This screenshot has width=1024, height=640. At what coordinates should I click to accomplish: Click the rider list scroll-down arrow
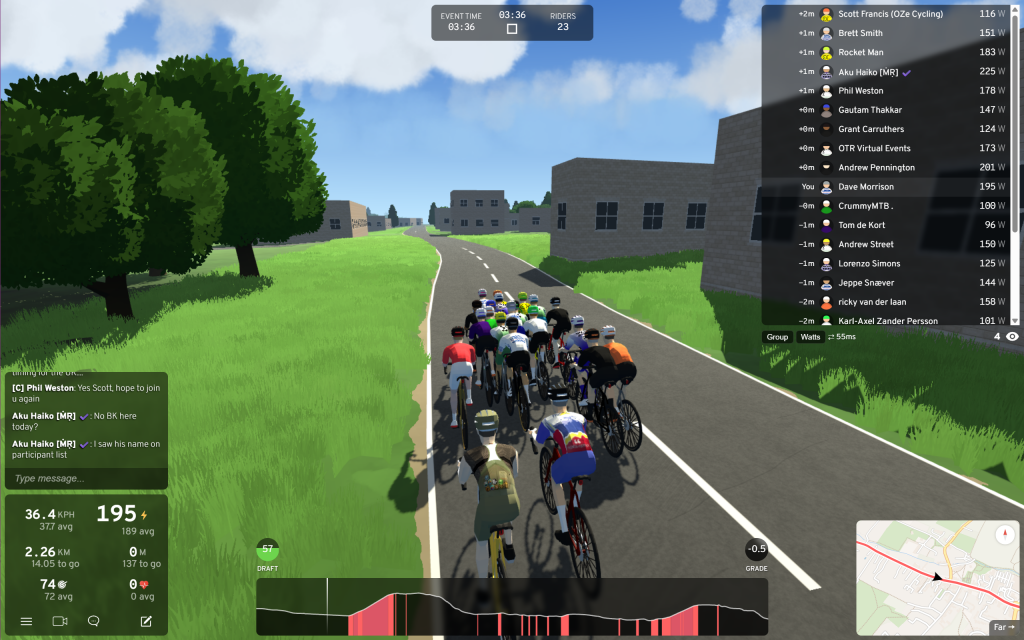click(x=1015, y=321)
